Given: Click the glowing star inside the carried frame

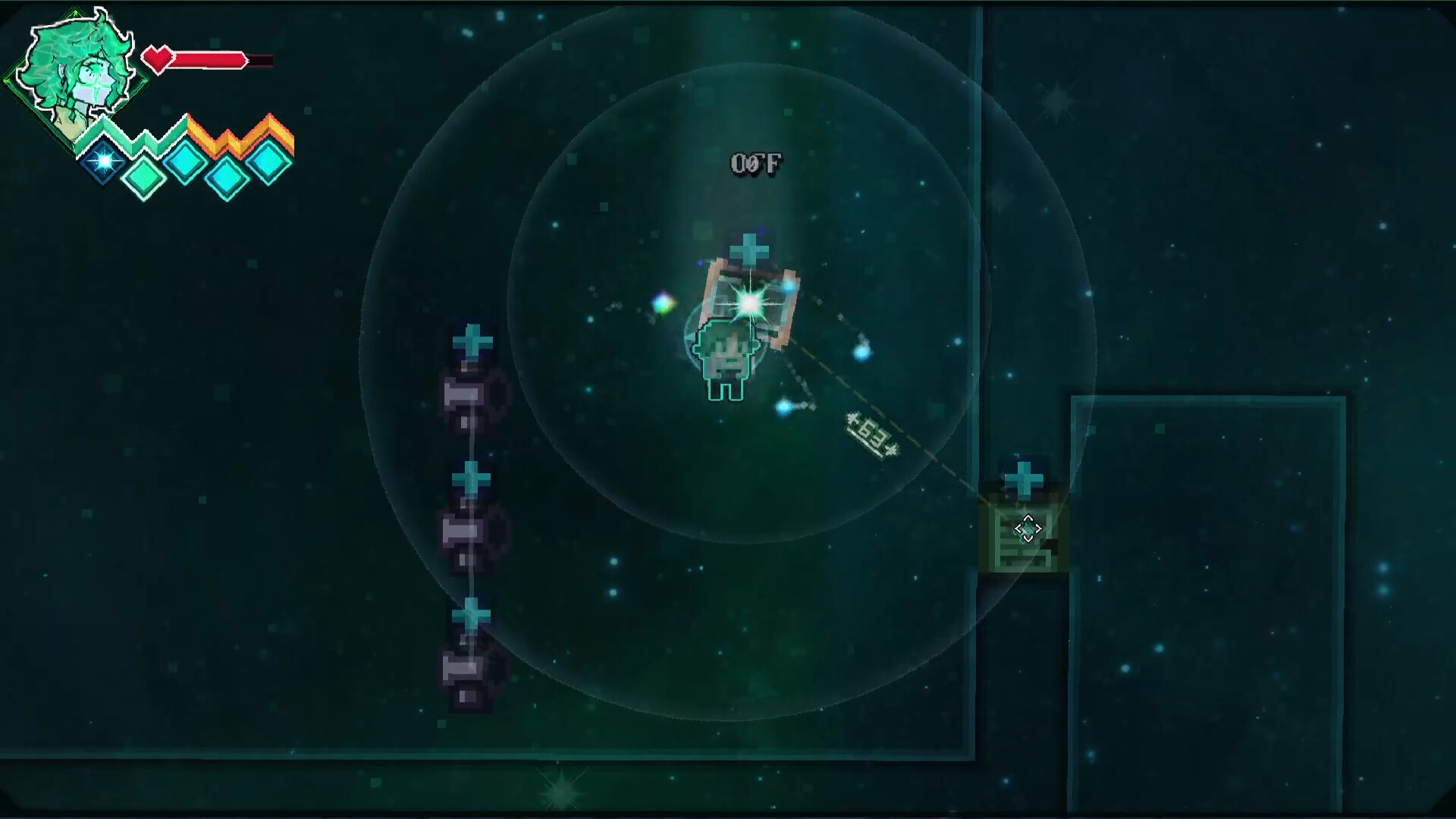Looking at the screenshot, I should click(x=749, y=302).
